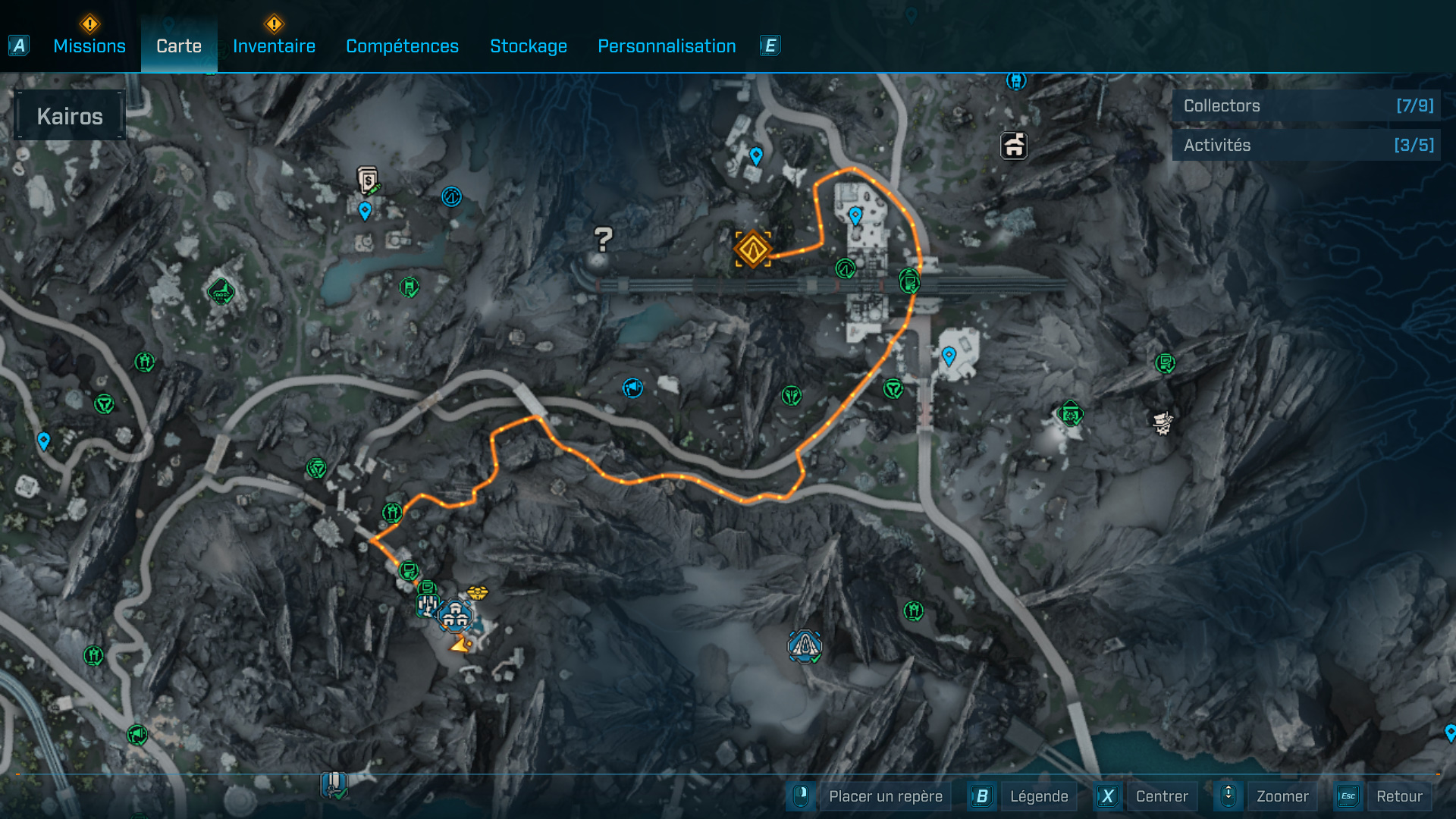
Task: Switch to the Missions tab
Action: coord(89,46)
